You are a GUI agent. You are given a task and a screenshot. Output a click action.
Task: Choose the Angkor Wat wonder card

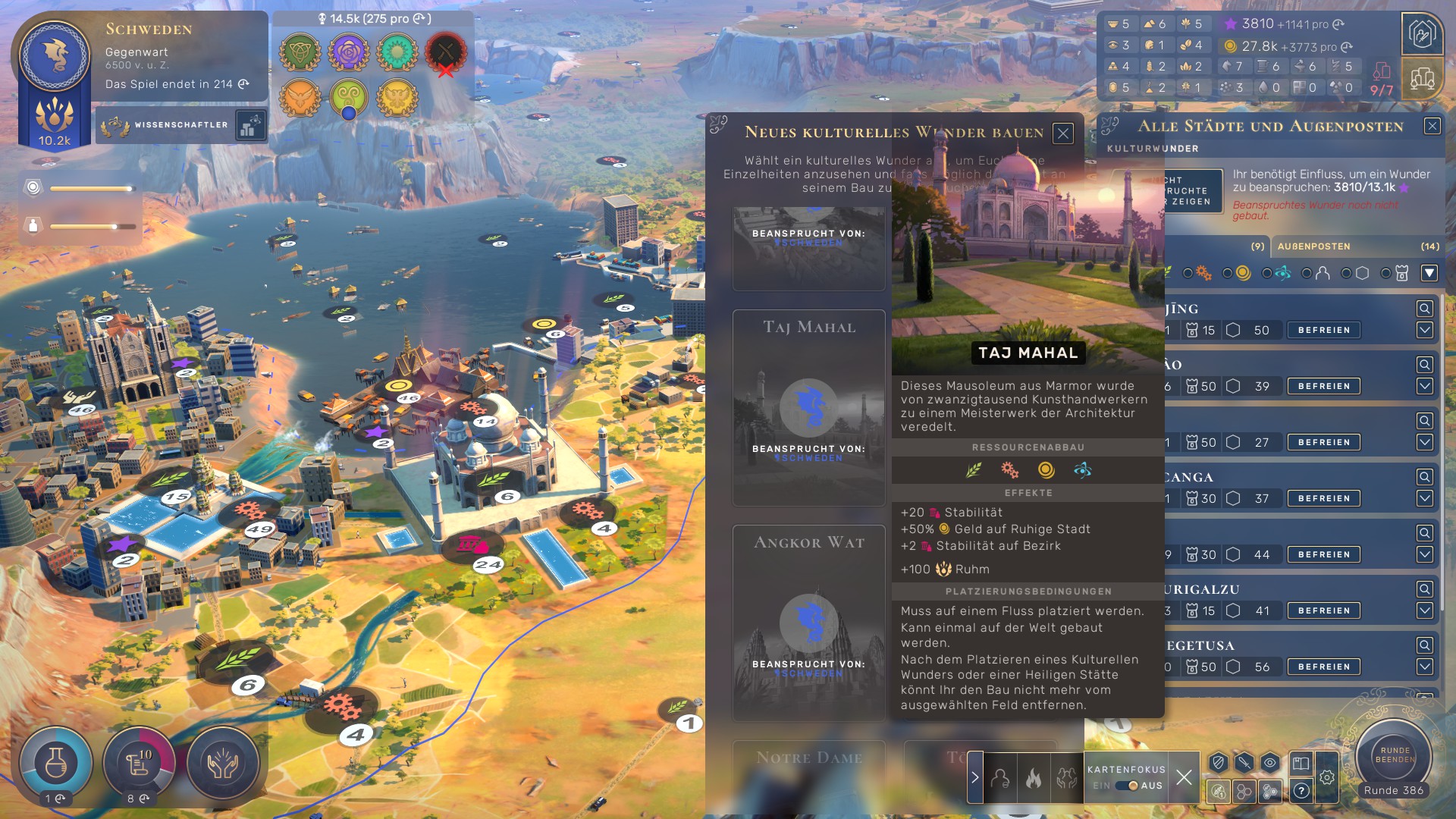pyautogui.click(x=808, y=623)
